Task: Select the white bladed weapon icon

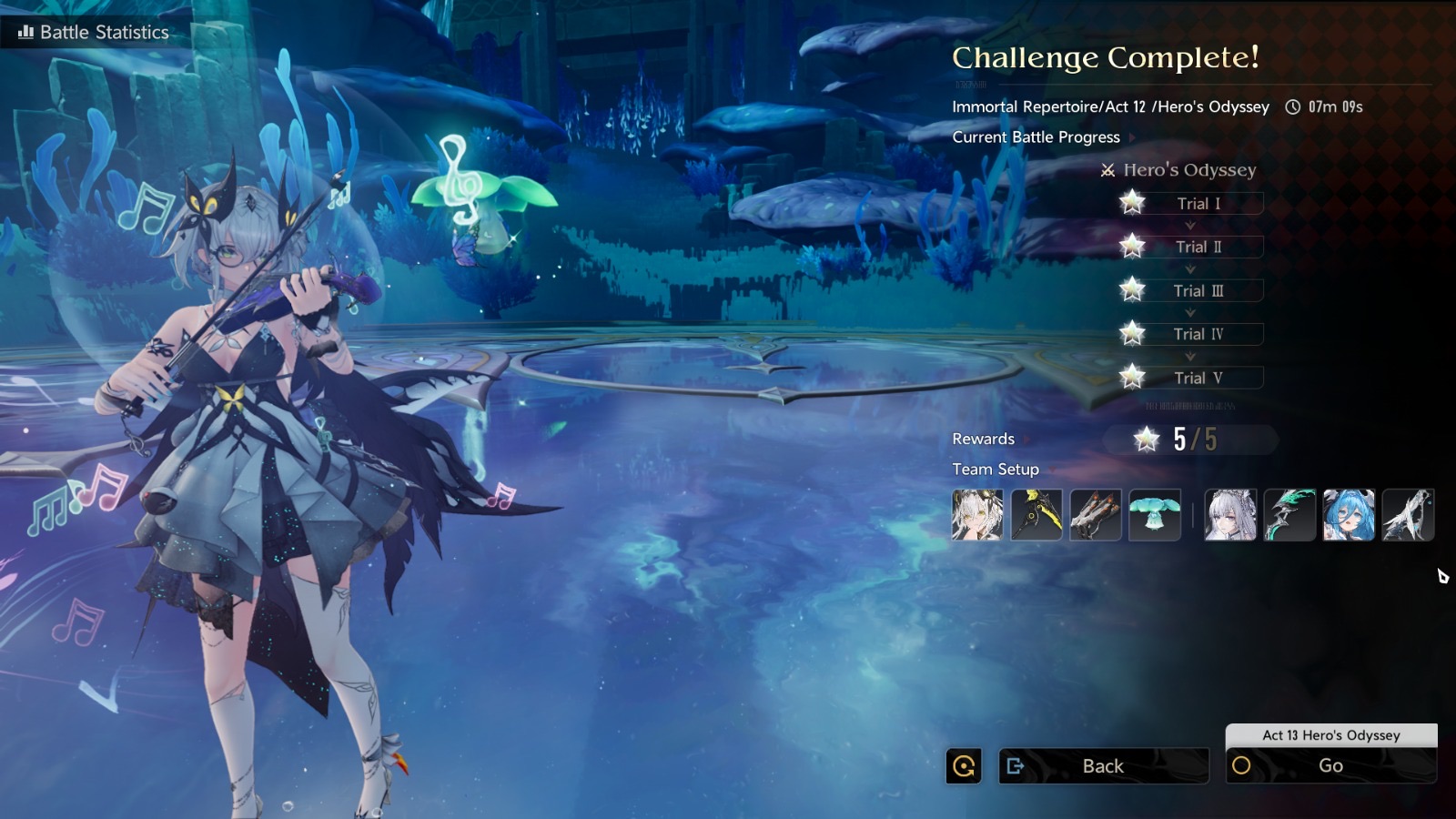Action: pos(1408,515)
